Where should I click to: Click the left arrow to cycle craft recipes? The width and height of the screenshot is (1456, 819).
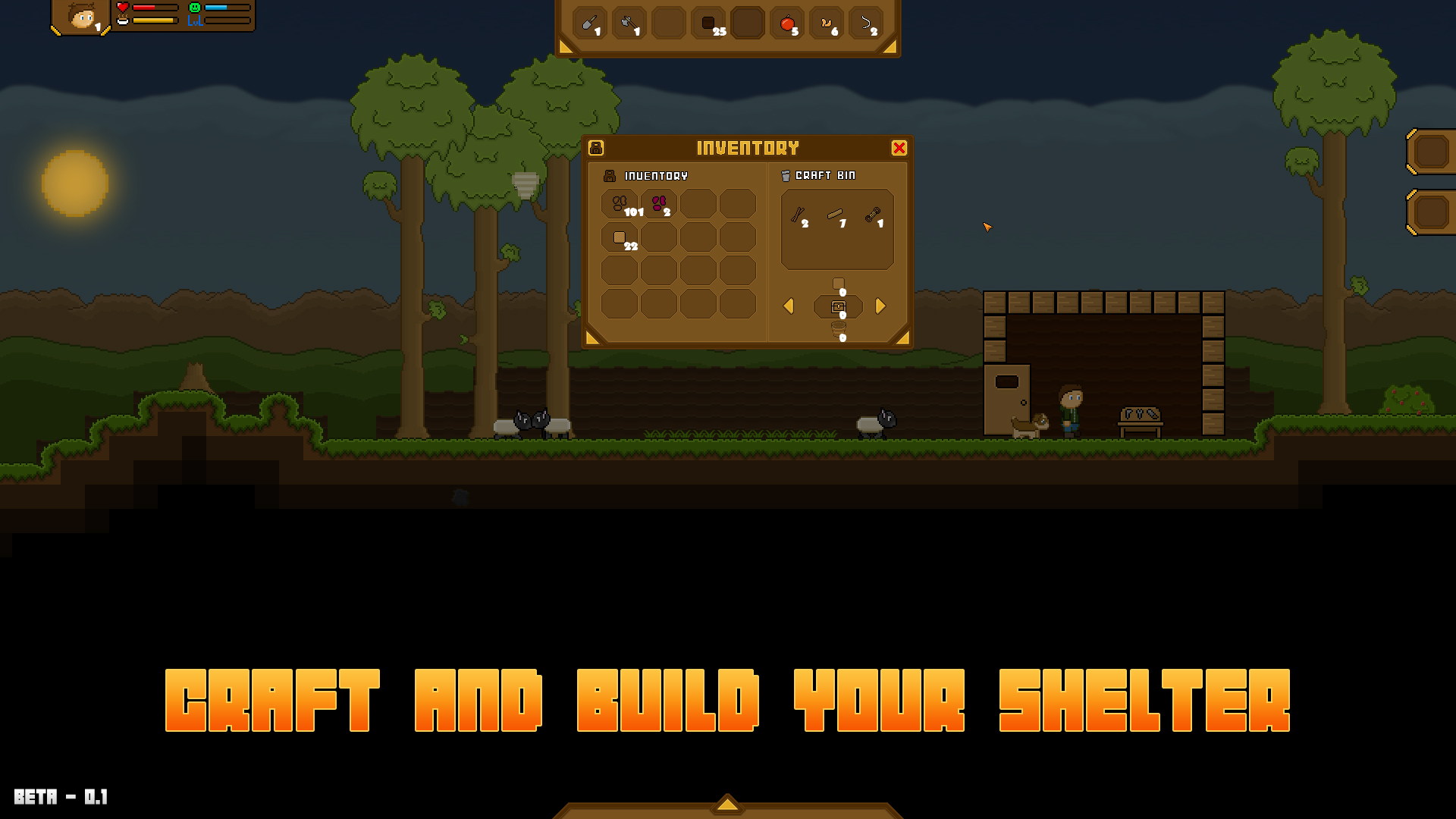788,306
